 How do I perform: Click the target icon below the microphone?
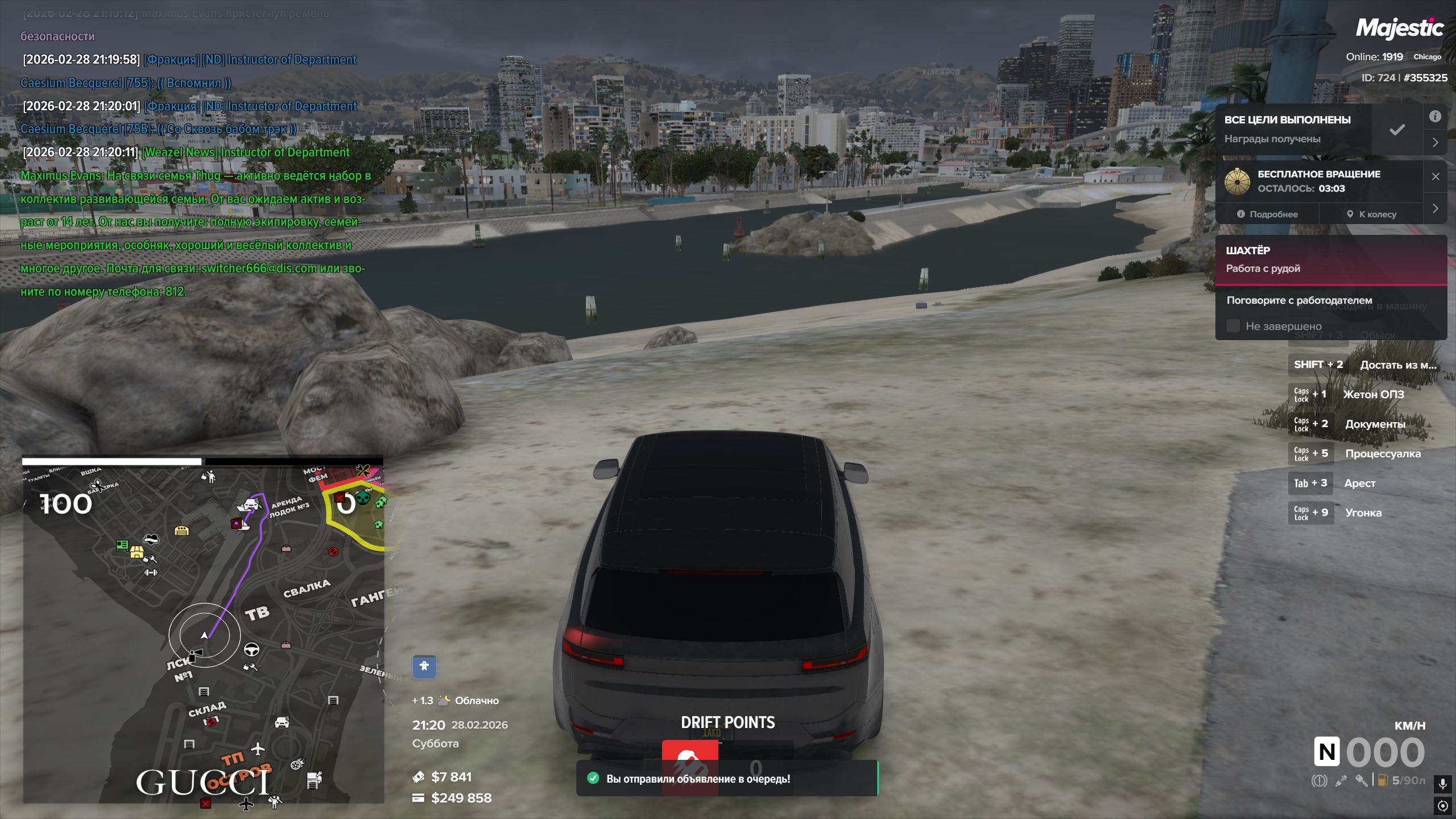pos(1442,806)
